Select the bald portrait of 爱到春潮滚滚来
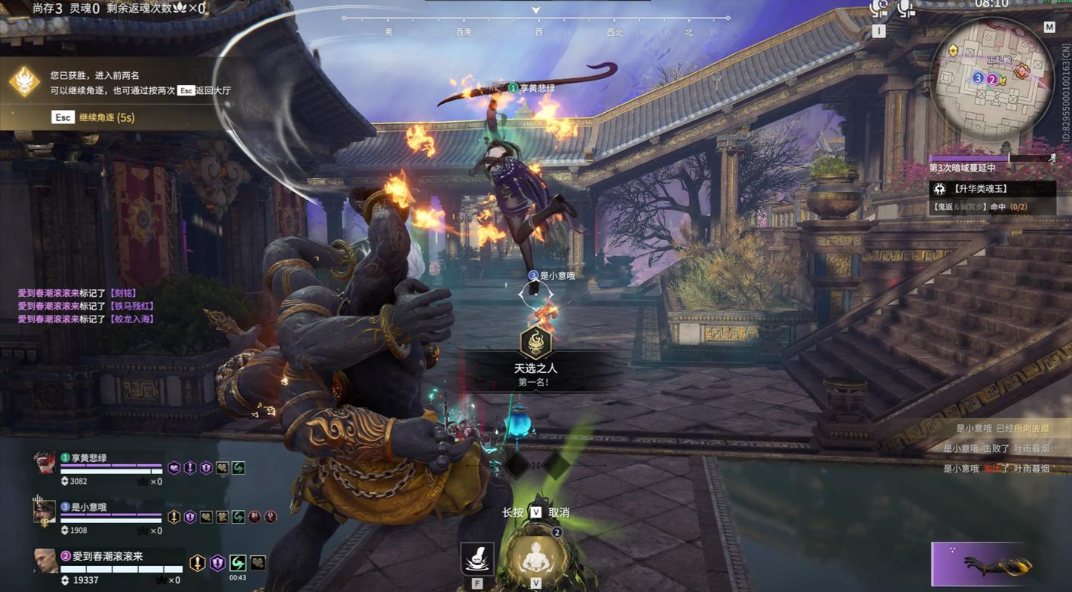Image resolution: width=1072 pixels, height=592 pixels. (x=44, y=560)
